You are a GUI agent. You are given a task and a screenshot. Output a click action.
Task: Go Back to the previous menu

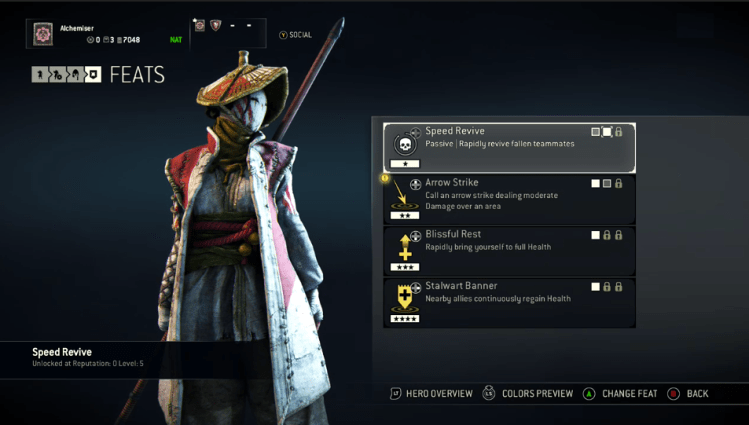pos(688,394)
